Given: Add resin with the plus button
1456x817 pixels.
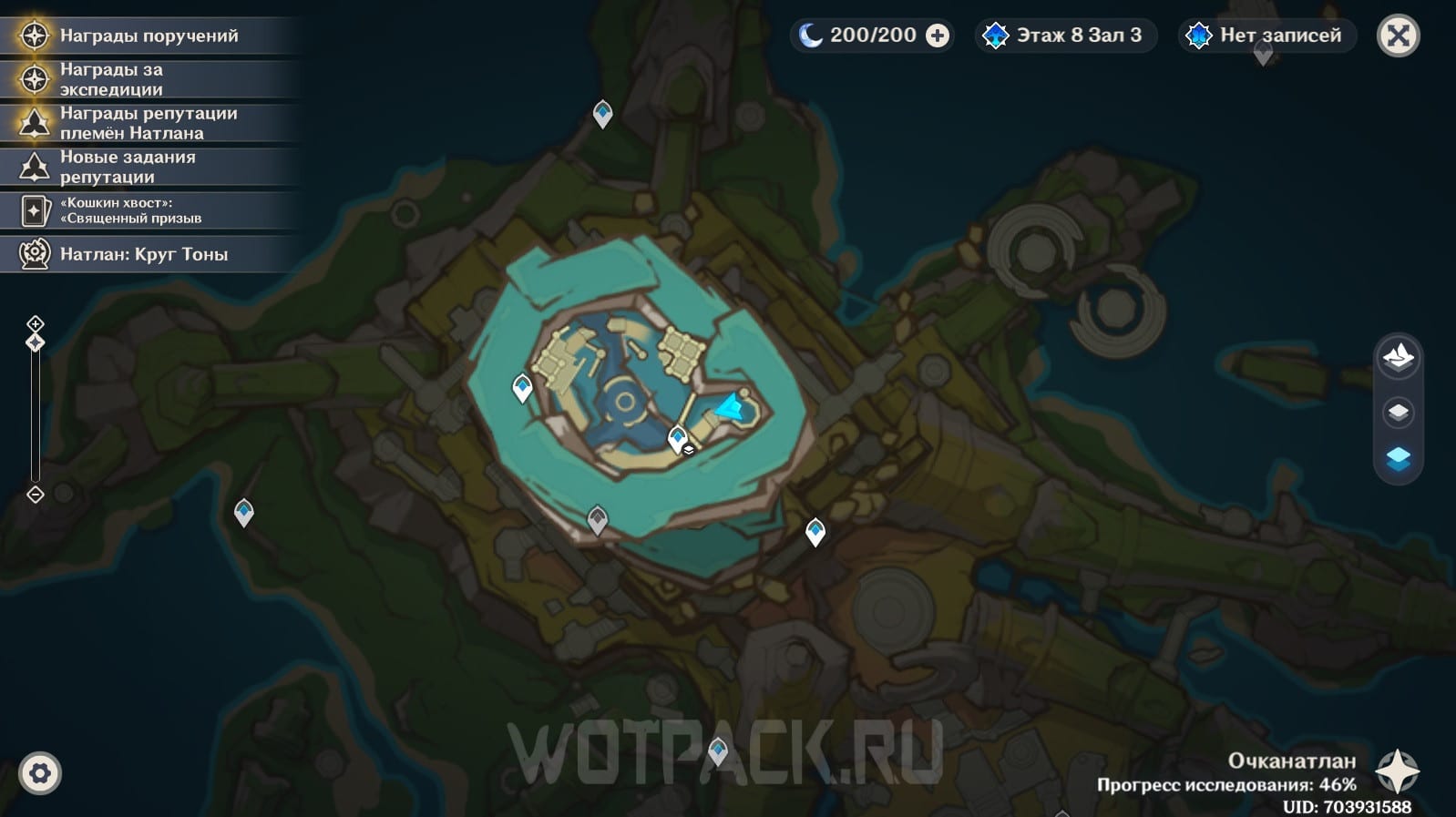Looking at the screenshot, I should point(937,36).
